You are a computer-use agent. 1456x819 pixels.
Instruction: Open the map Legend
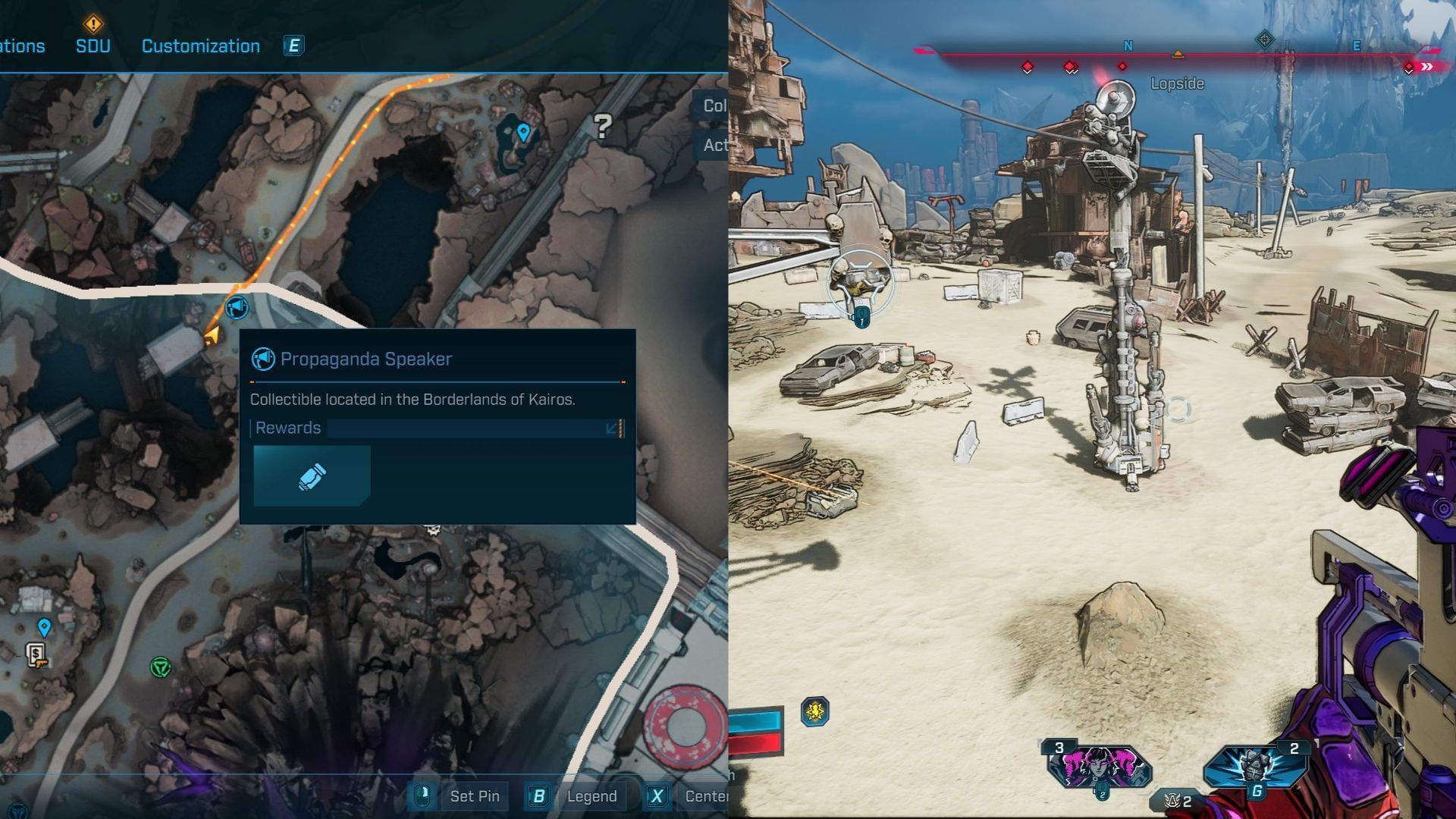(x=591, y=796)
